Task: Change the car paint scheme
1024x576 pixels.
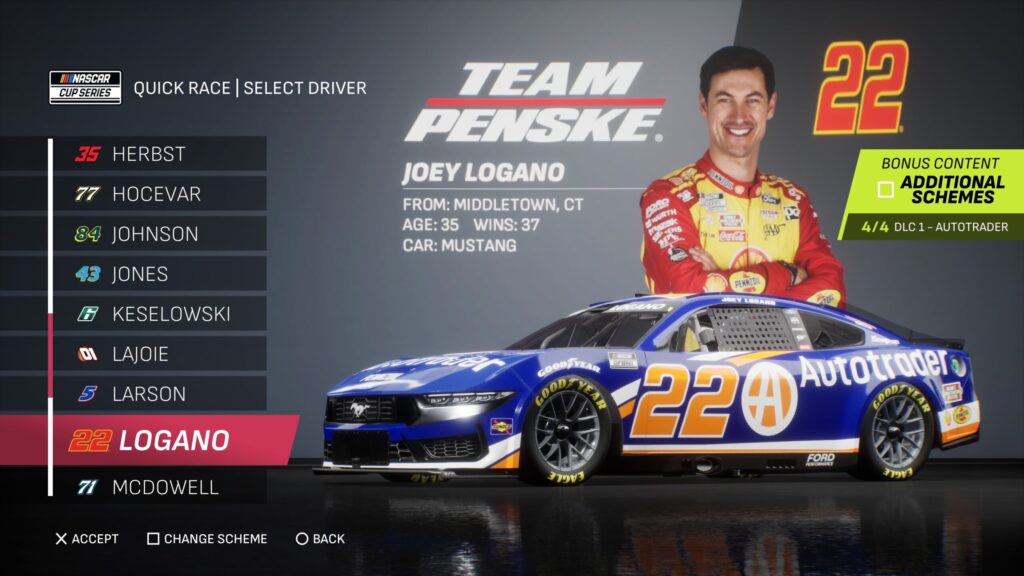Action: [207, 539]
